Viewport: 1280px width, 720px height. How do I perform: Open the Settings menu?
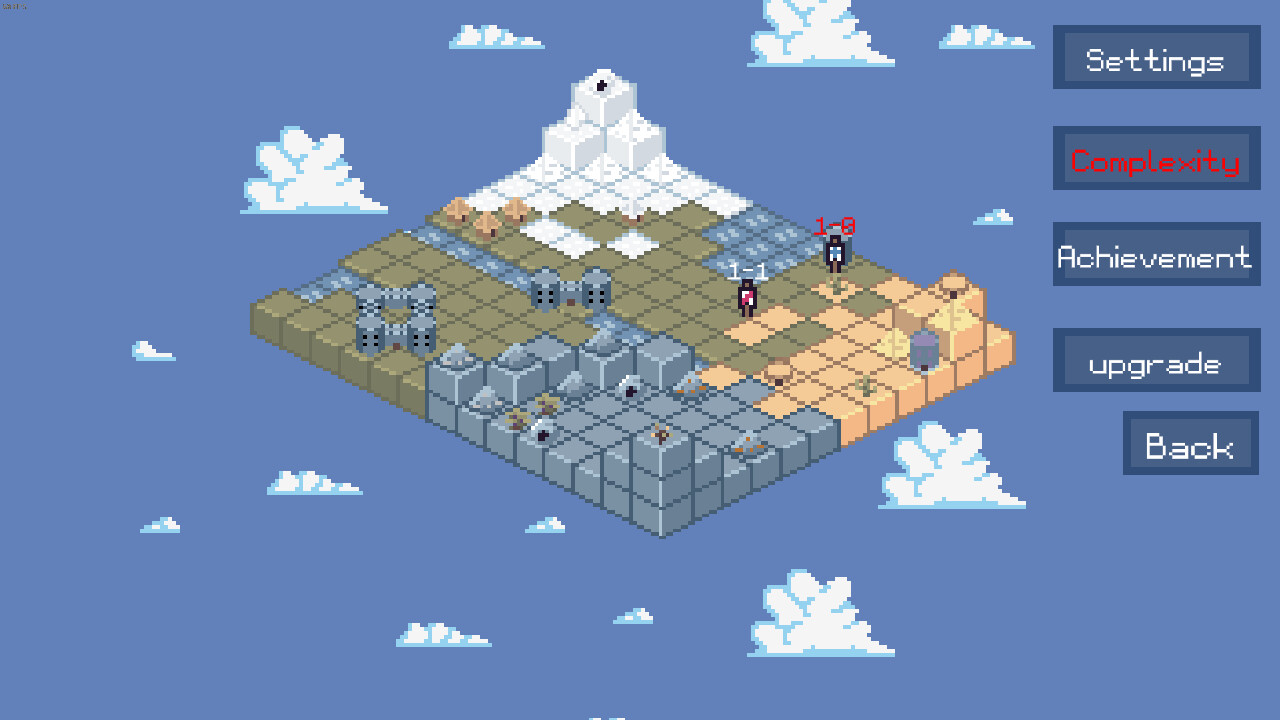click(1155, 58)
